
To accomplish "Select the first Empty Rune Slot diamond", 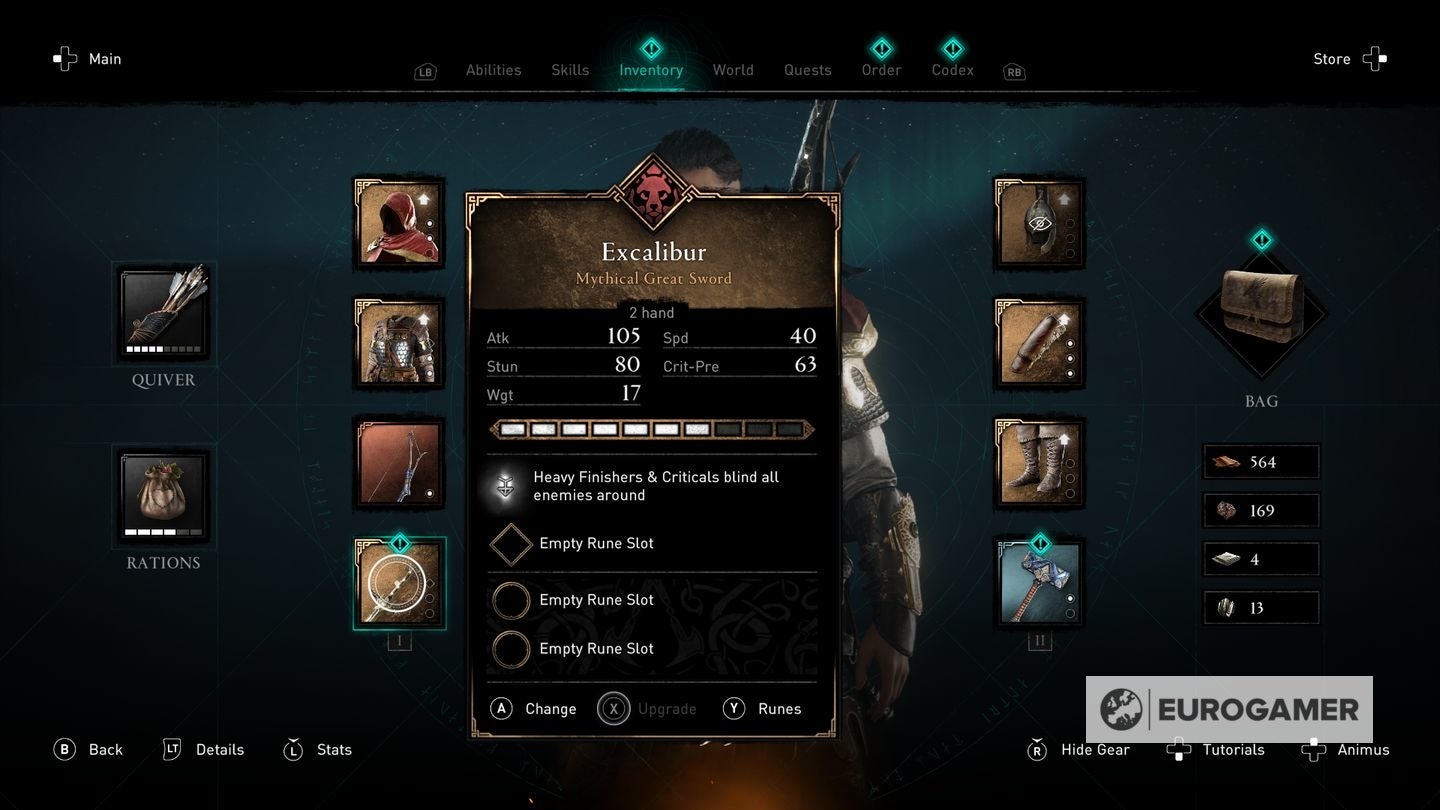I will coord(511,543).
